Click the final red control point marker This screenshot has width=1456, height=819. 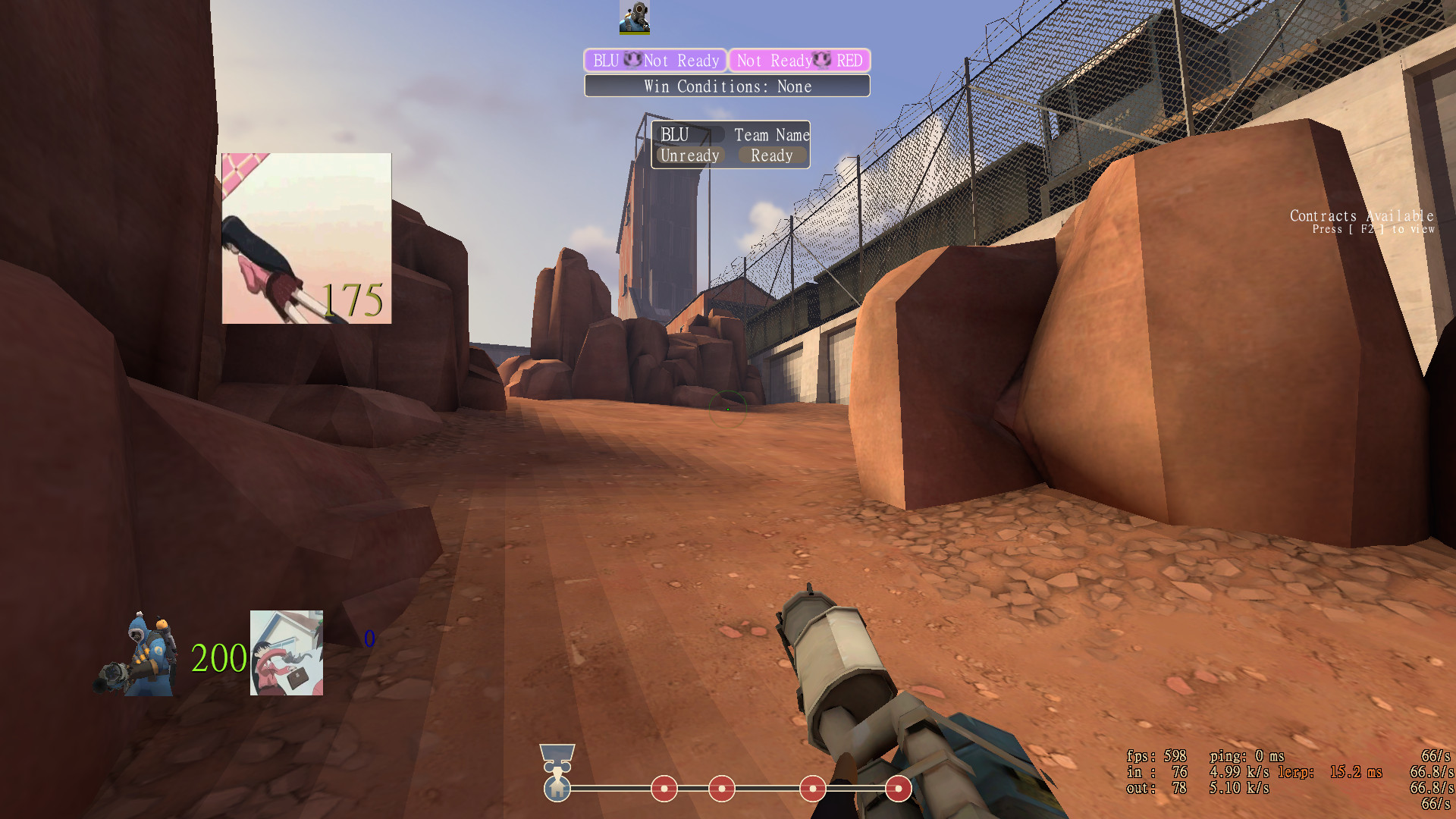click(x=897, y=789)
